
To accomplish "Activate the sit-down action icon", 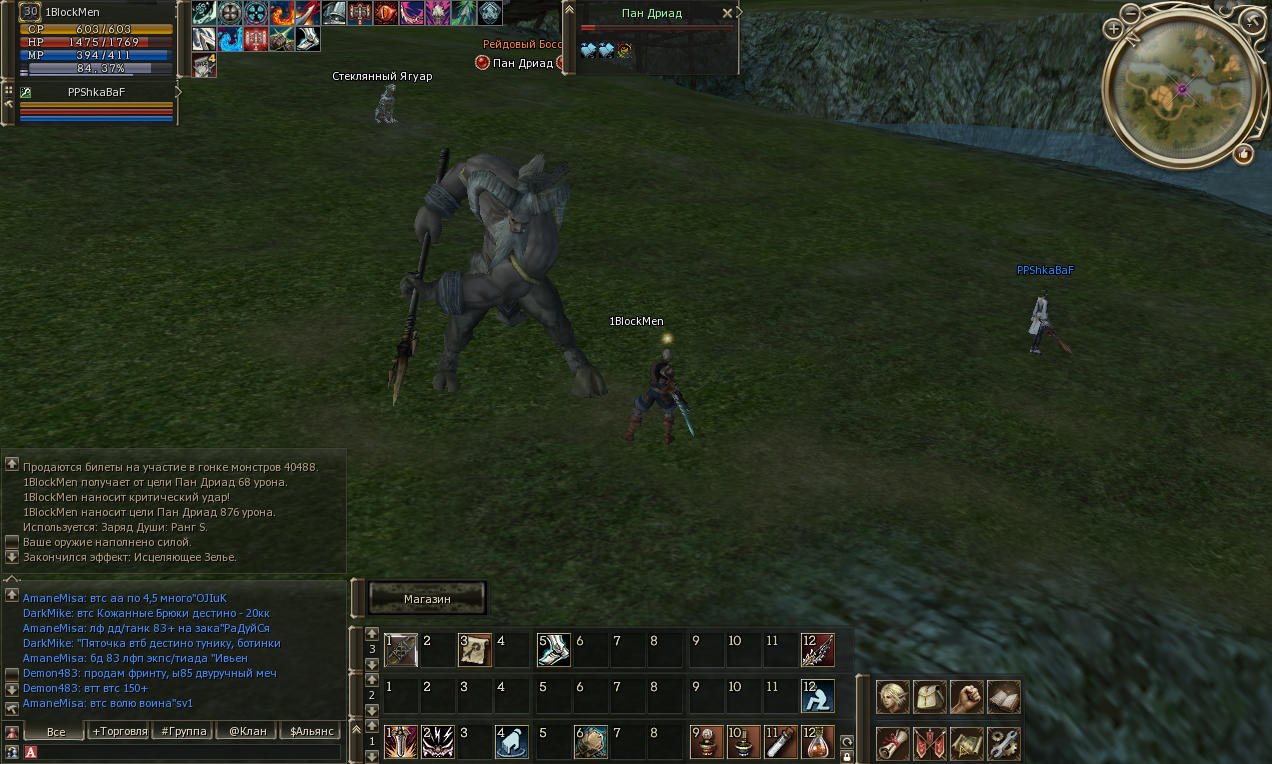I will point(817,696).
